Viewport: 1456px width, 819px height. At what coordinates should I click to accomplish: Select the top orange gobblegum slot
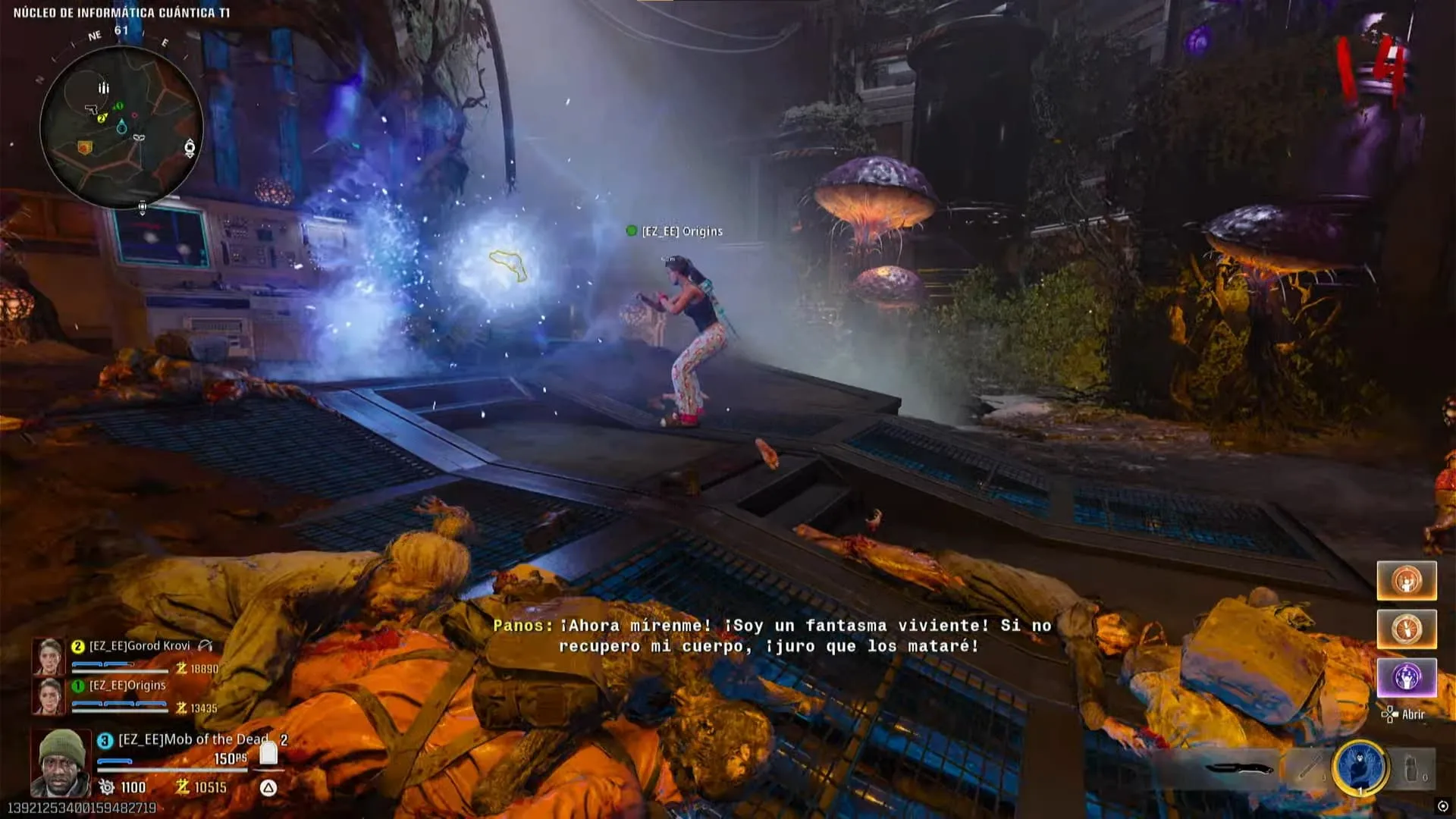pyautogui.click(x=1407, y=582)
